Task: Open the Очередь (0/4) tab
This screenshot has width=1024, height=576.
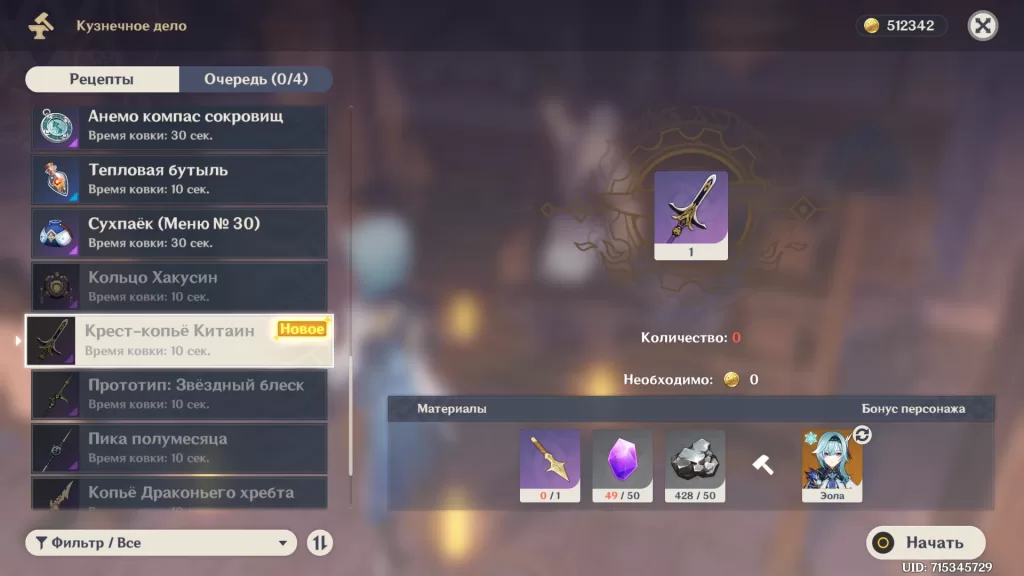Action: pyautogui.click(x=255, y=79)
